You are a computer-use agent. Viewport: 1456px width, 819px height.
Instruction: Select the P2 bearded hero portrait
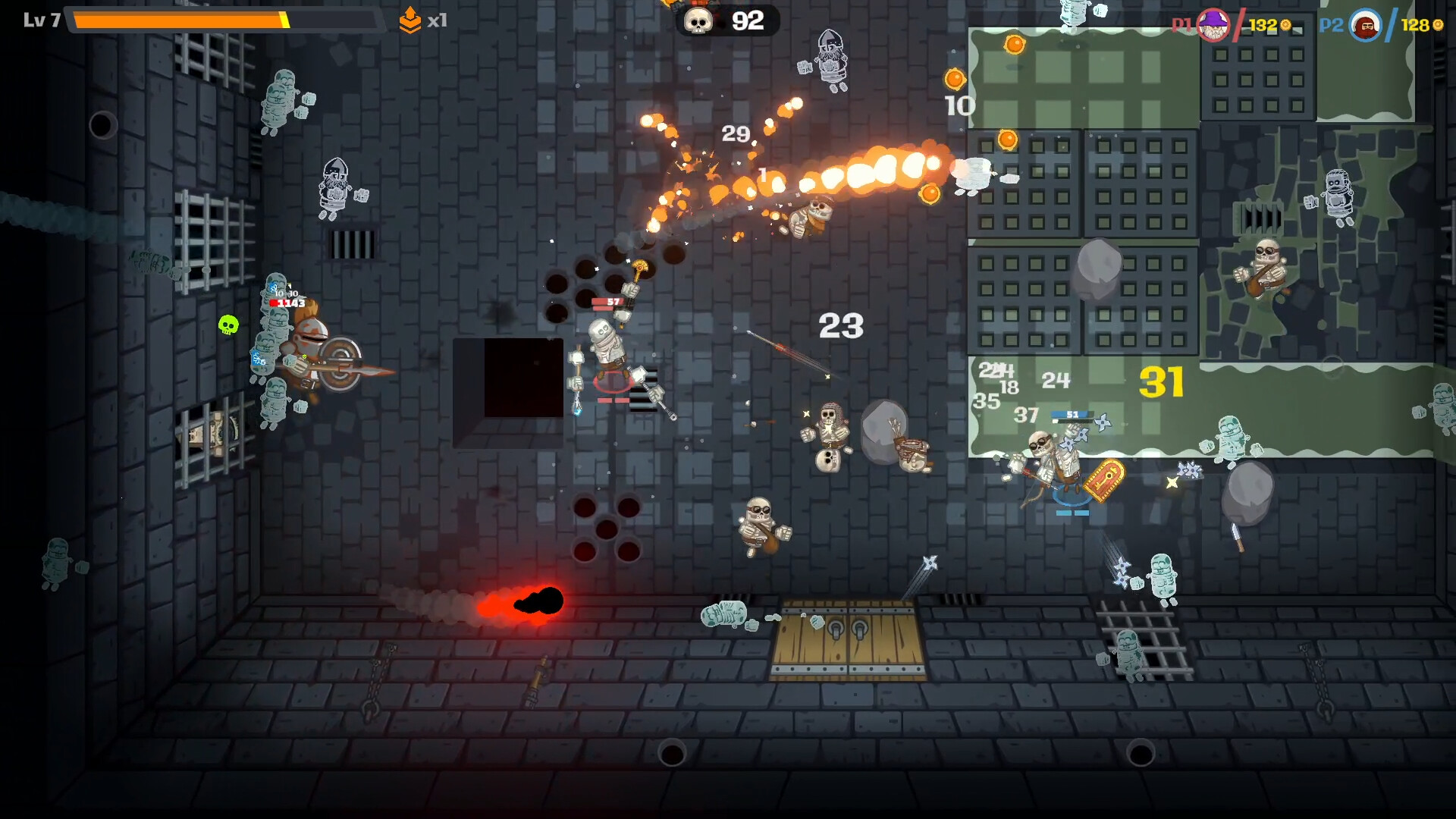(x=1366, y=26)
